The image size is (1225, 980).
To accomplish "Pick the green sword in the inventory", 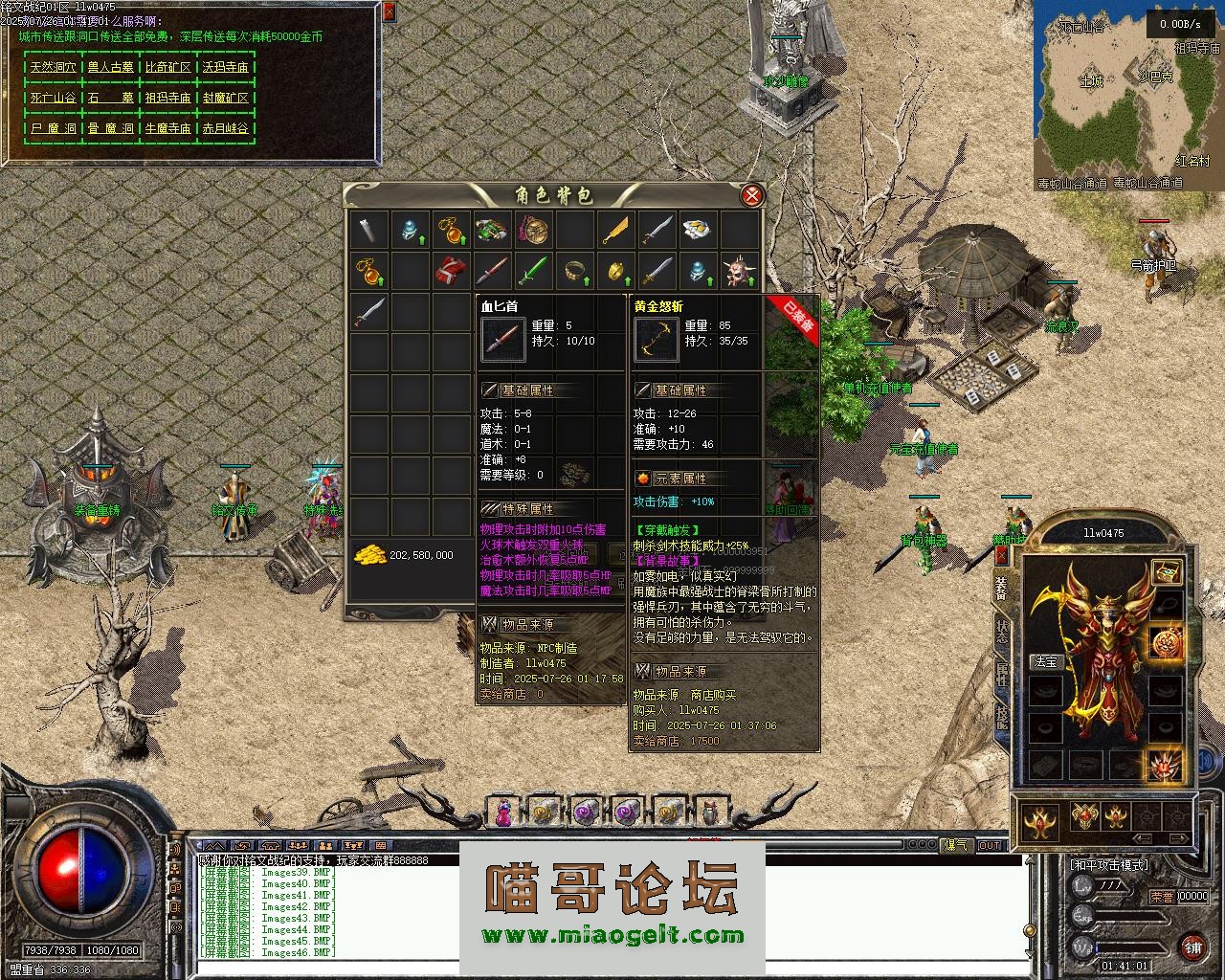I will pyautogui.click(x=532, y=271).
